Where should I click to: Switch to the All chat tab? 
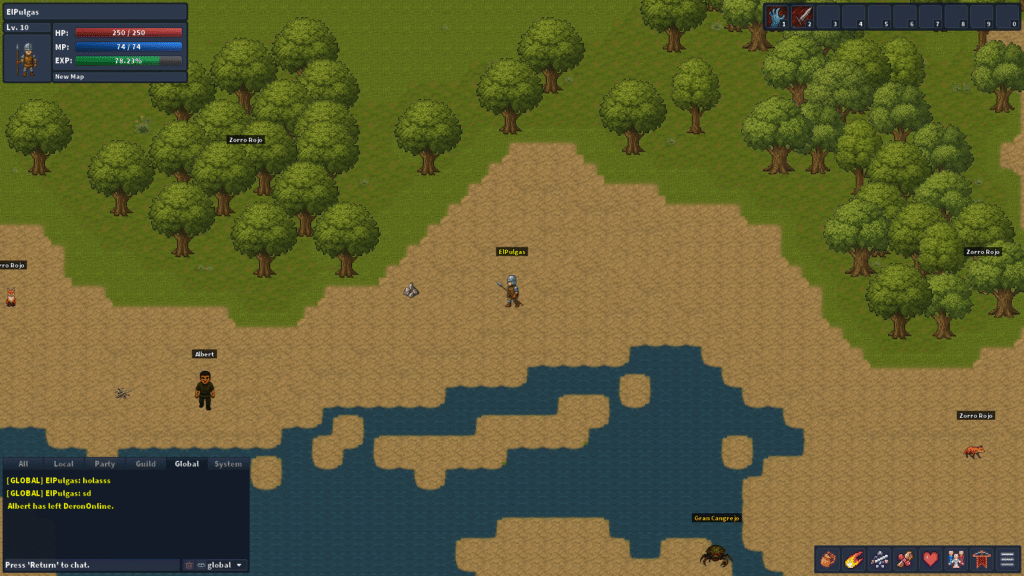point(23,464)
